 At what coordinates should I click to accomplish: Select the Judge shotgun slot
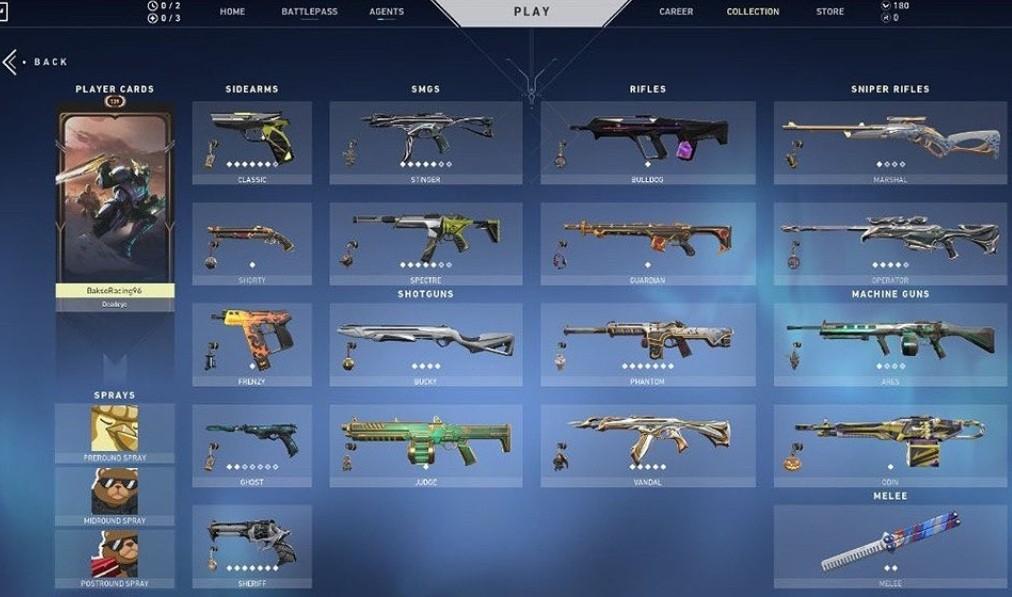(x=425, y=445)
